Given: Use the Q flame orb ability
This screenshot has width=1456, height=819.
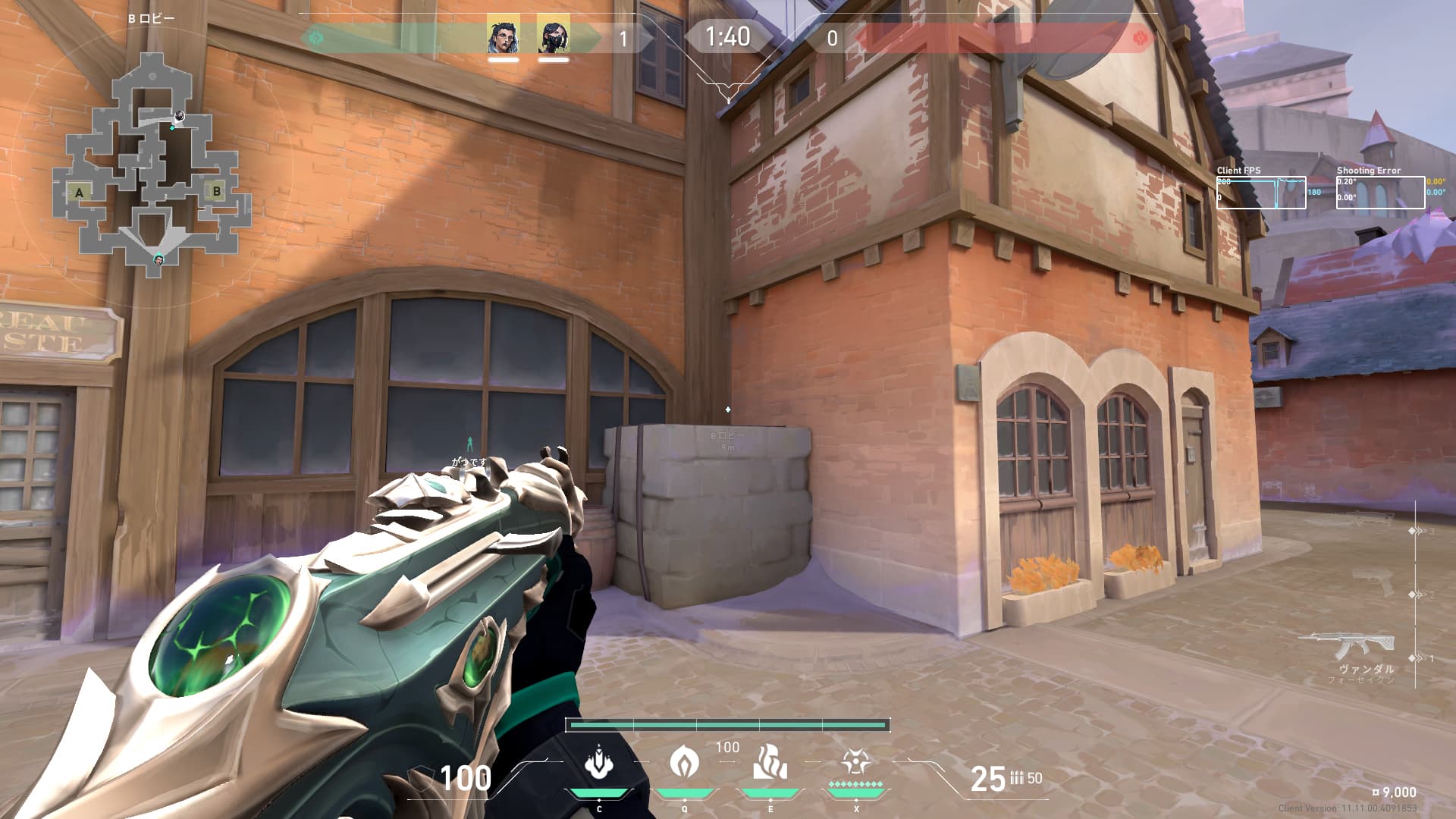Looking at the screenshot, I should pos(684,761).
